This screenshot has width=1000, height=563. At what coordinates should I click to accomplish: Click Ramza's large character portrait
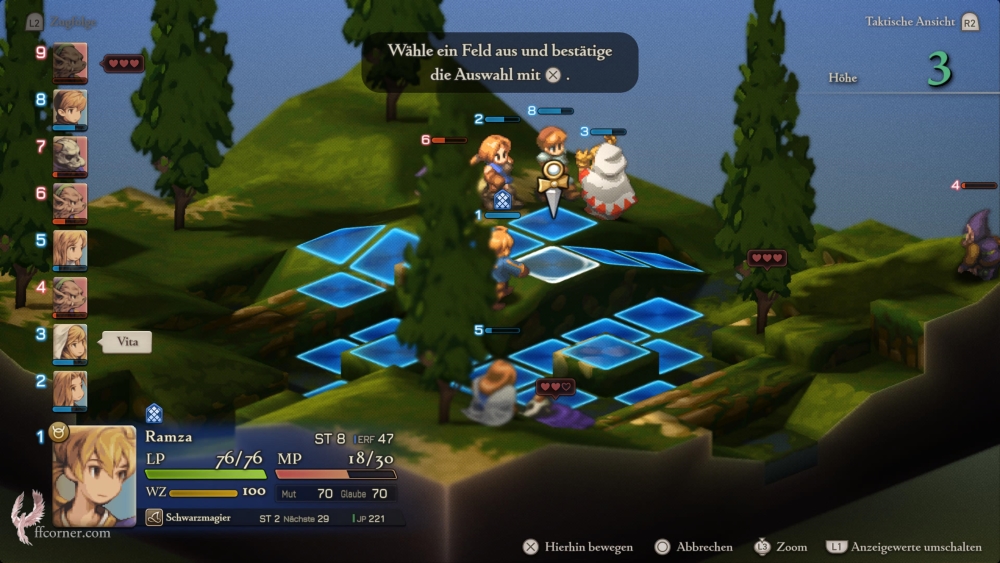pos(94,476)
